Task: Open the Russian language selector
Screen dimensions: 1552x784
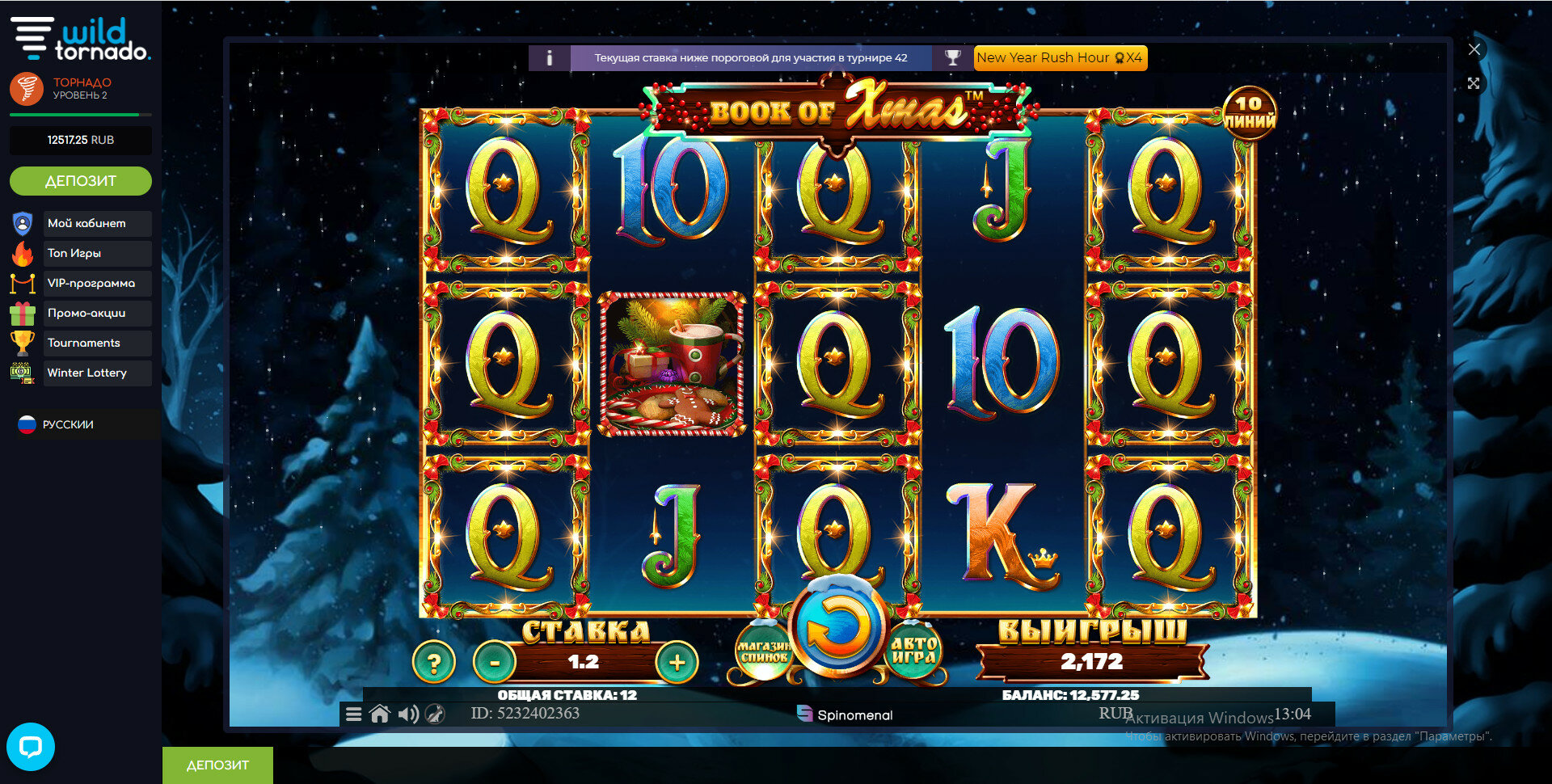Action: coord(68,424)
